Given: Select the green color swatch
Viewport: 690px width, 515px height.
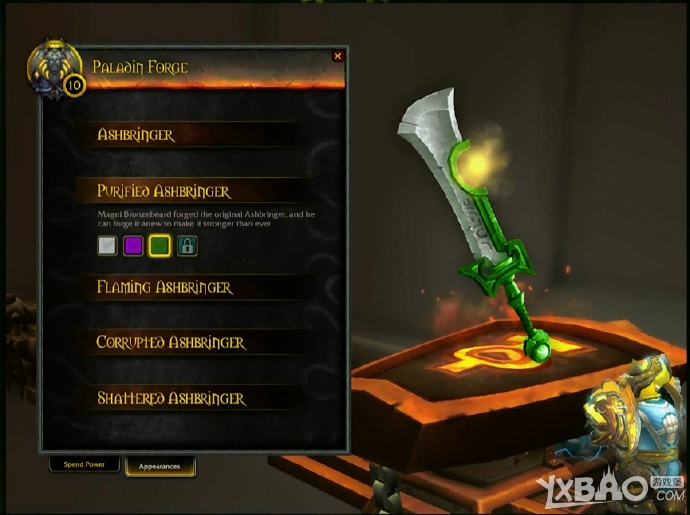Looking at the screenshot, I should click(x=159, y=246).
